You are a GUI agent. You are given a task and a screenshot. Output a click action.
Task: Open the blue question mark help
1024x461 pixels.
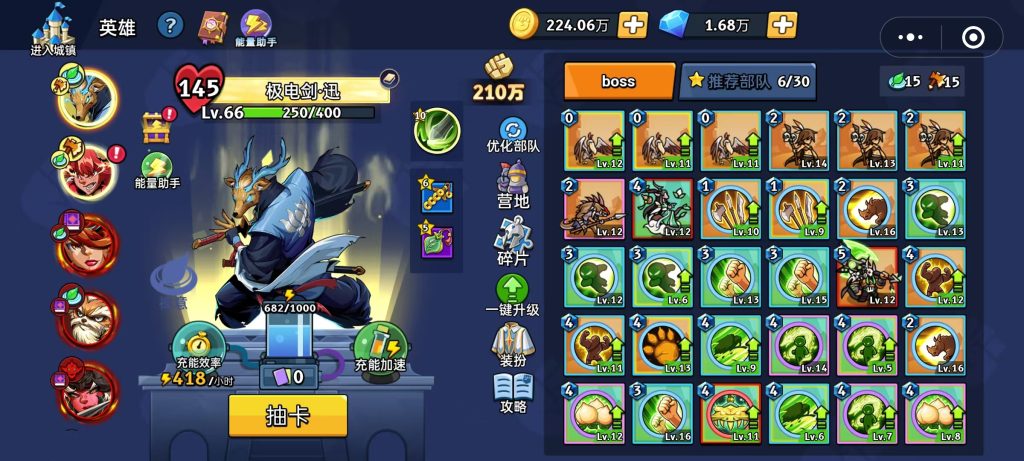(x=171, y=25)
